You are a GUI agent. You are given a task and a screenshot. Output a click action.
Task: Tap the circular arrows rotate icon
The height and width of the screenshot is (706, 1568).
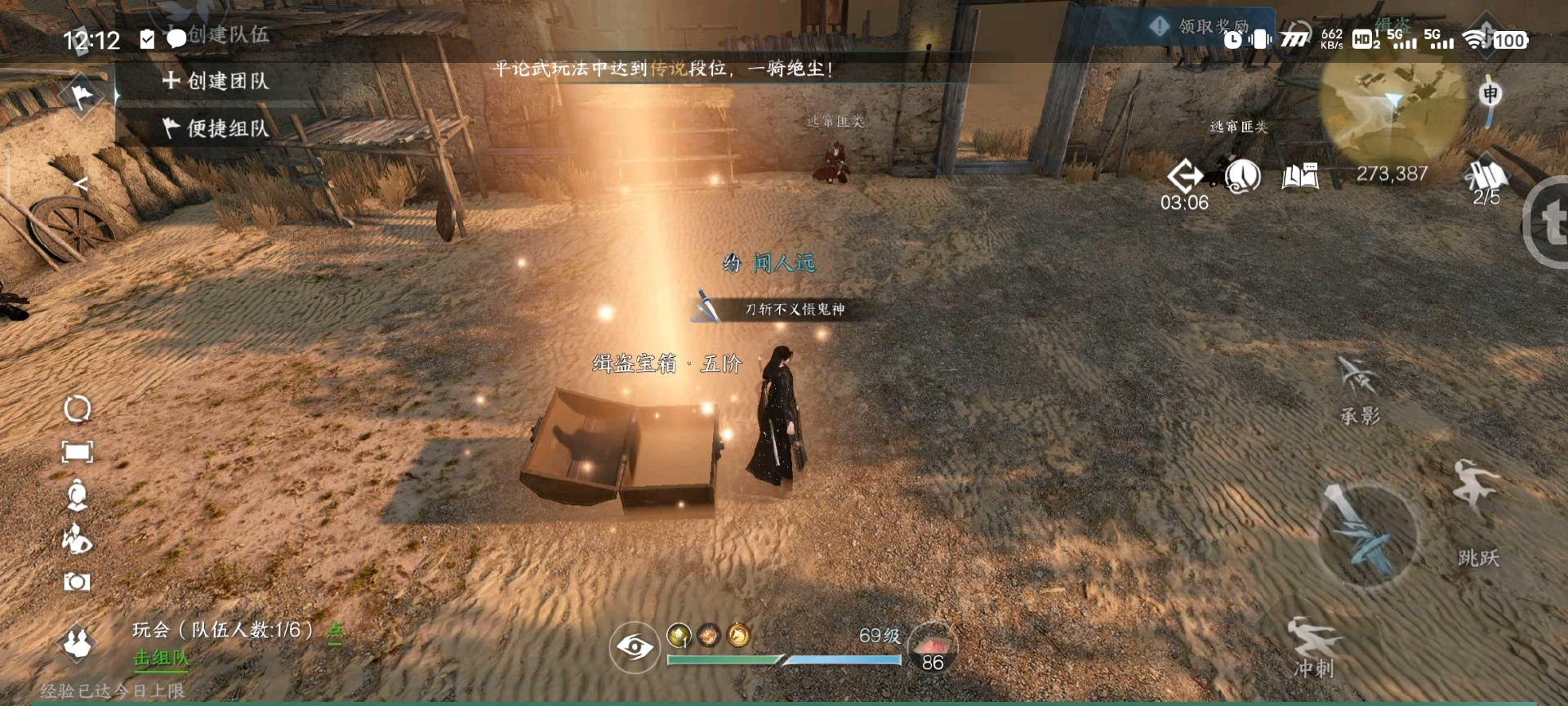pos(78,409)
